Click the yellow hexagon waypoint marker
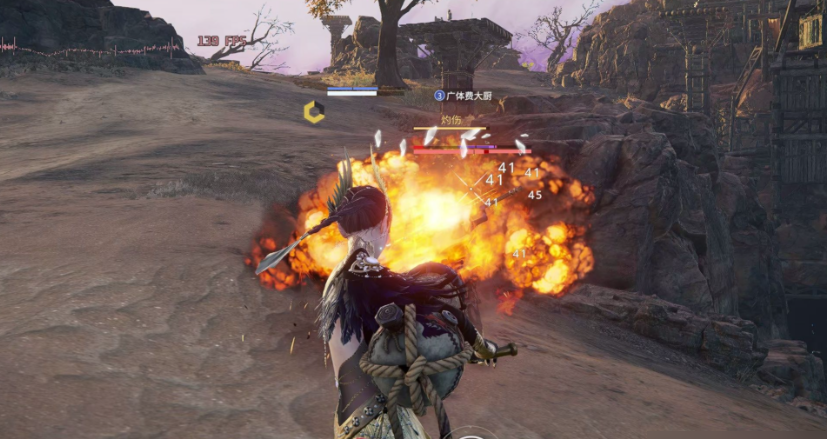827x439 pixels. pyautogui.click(x=314, y=112)
